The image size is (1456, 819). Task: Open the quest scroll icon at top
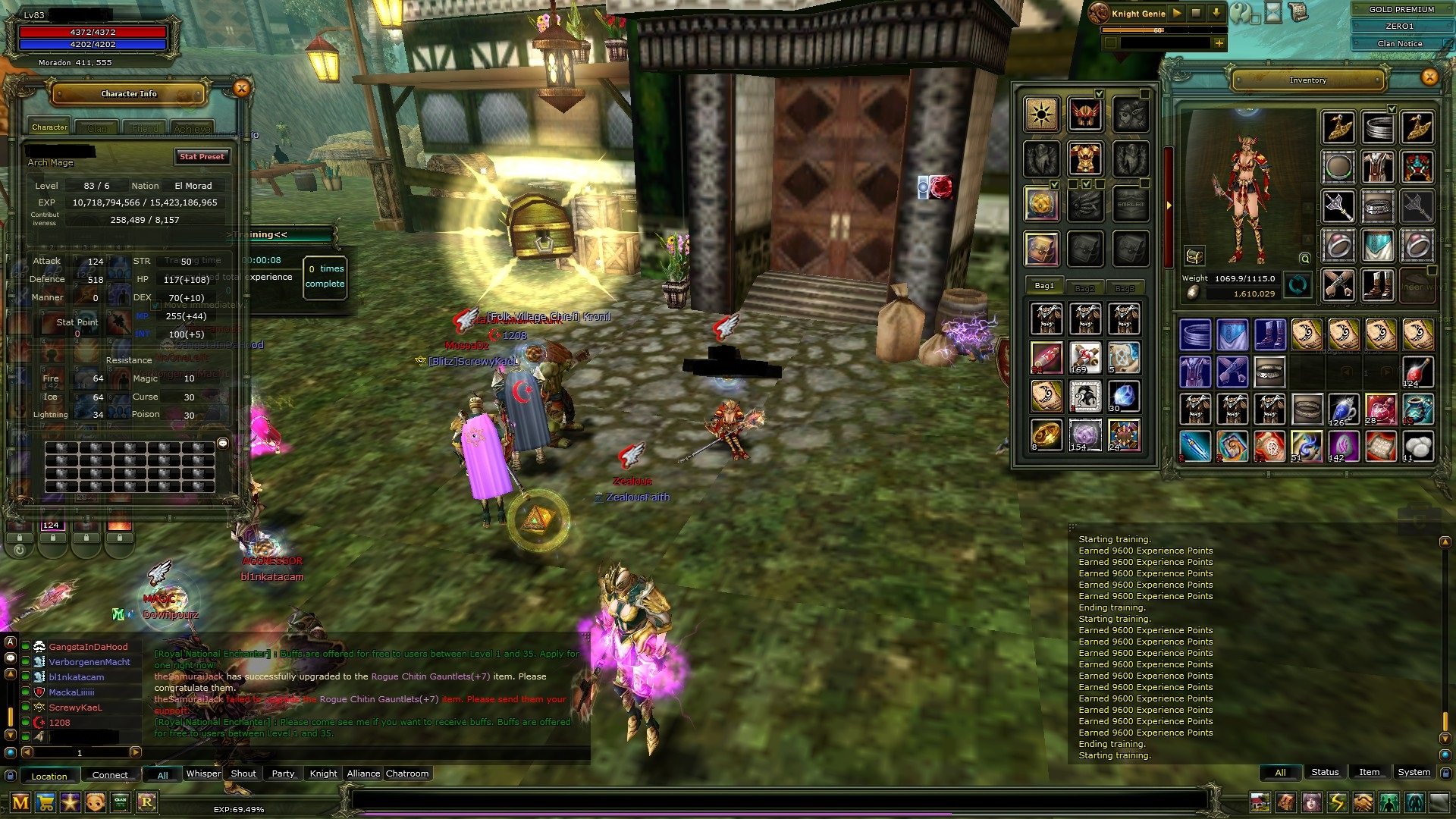pyautogui.click(x=1298, y=14)
